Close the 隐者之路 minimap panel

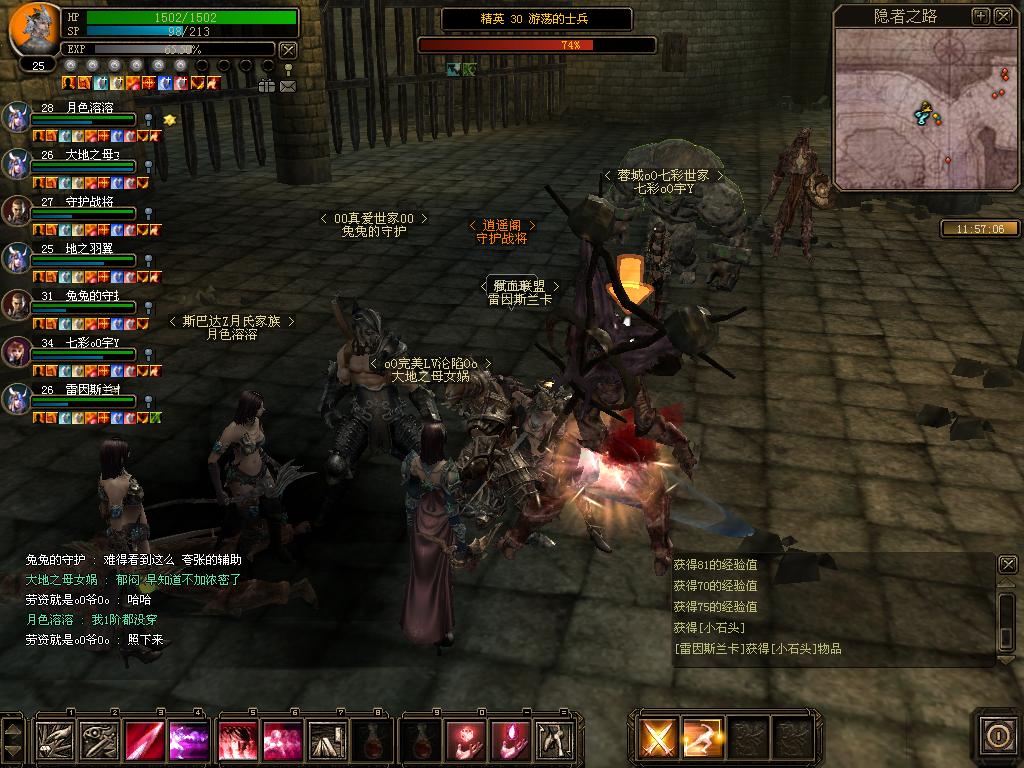click(x=1002, y=16)
